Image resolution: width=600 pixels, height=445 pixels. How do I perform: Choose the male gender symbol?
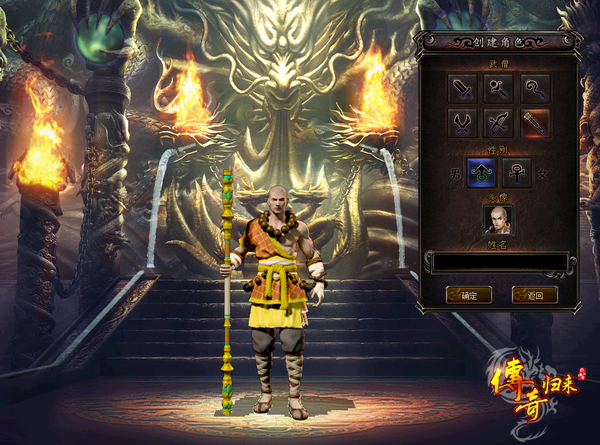[481, 173]
